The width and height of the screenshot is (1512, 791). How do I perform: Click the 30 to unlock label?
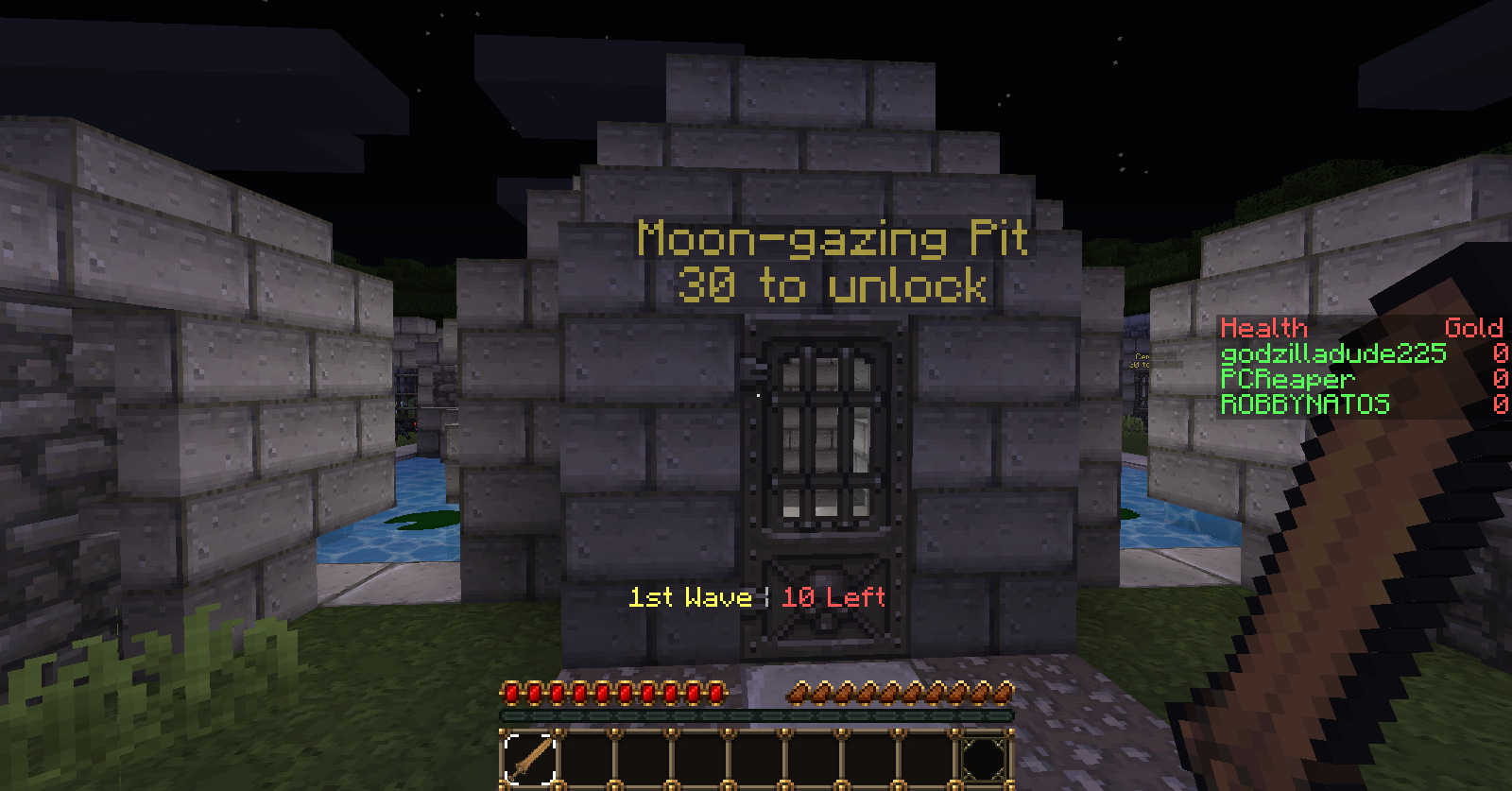coord(834,285)
